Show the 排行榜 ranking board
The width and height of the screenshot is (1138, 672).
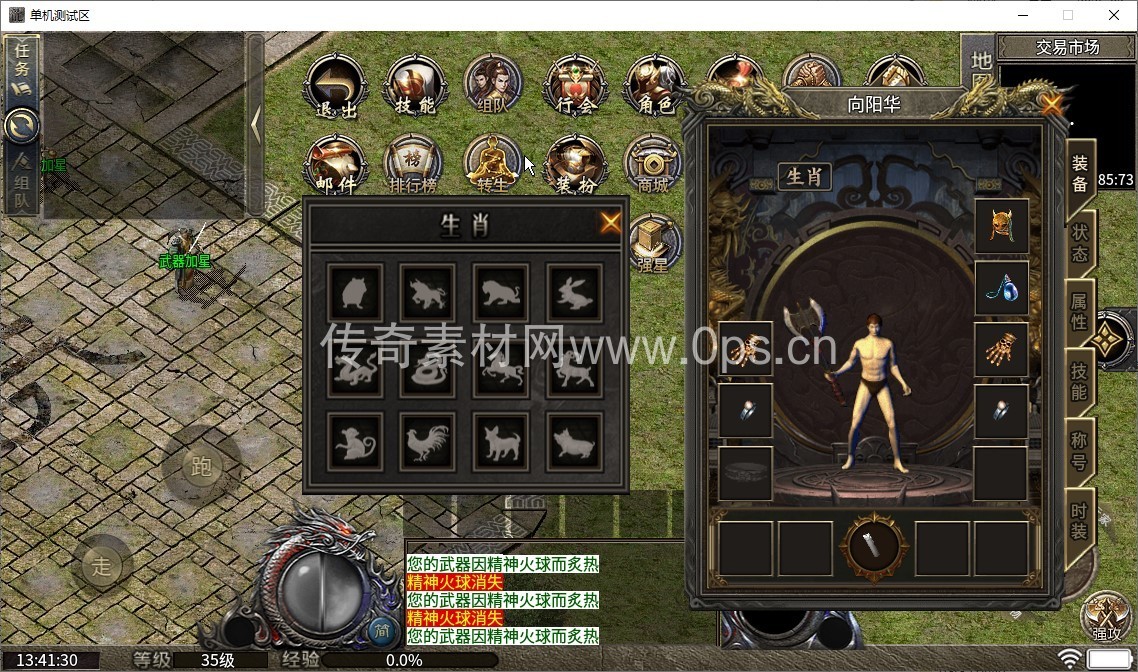(x=414, y=165)
